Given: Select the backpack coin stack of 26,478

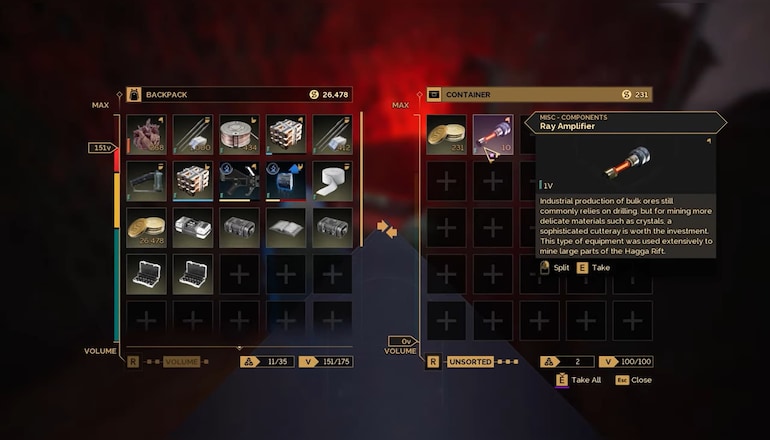Looking at the screenshot, I should (x=146, y=228).
